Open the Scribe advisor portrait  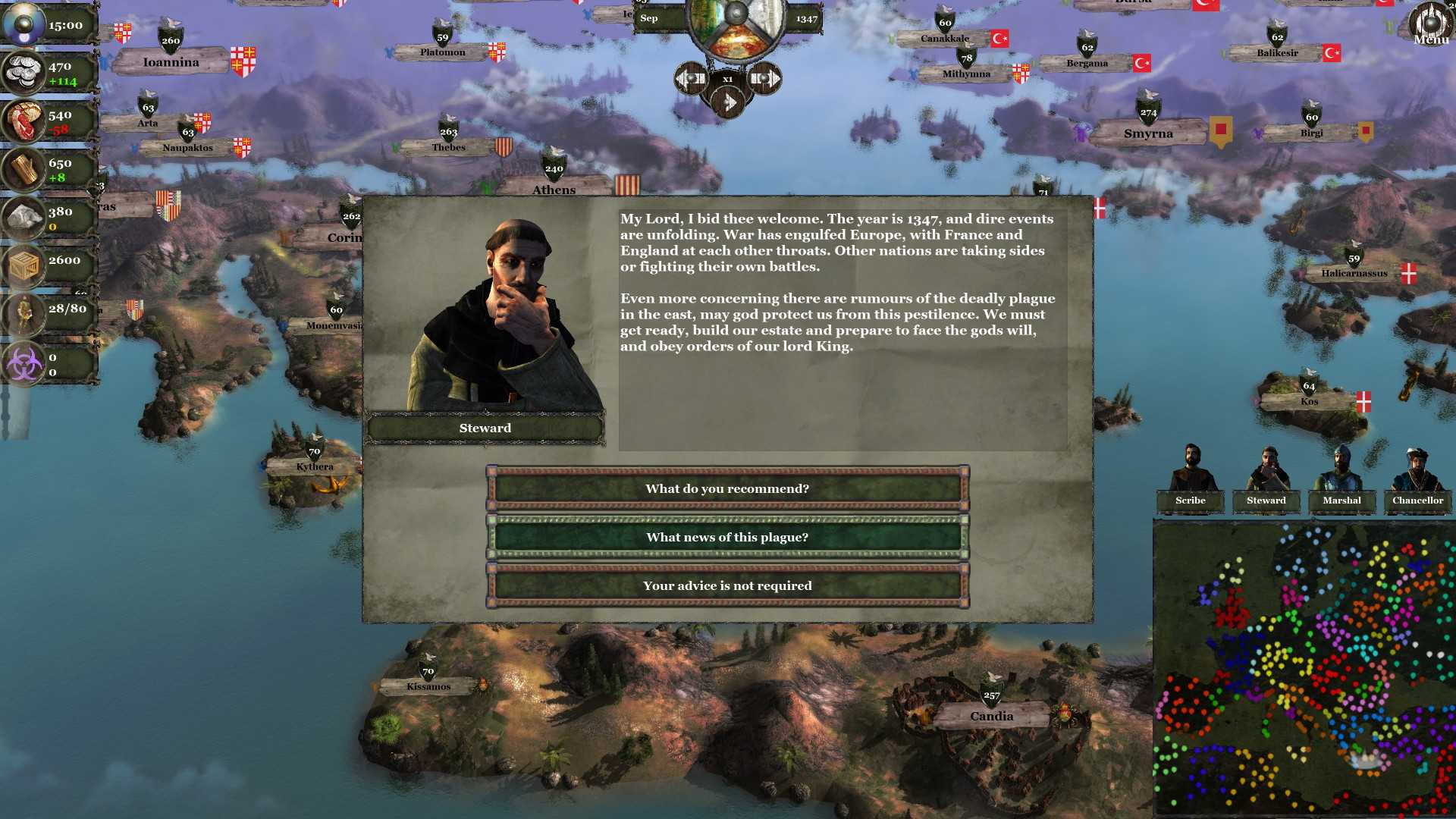pyautogui.click(x=1189, y=478)
